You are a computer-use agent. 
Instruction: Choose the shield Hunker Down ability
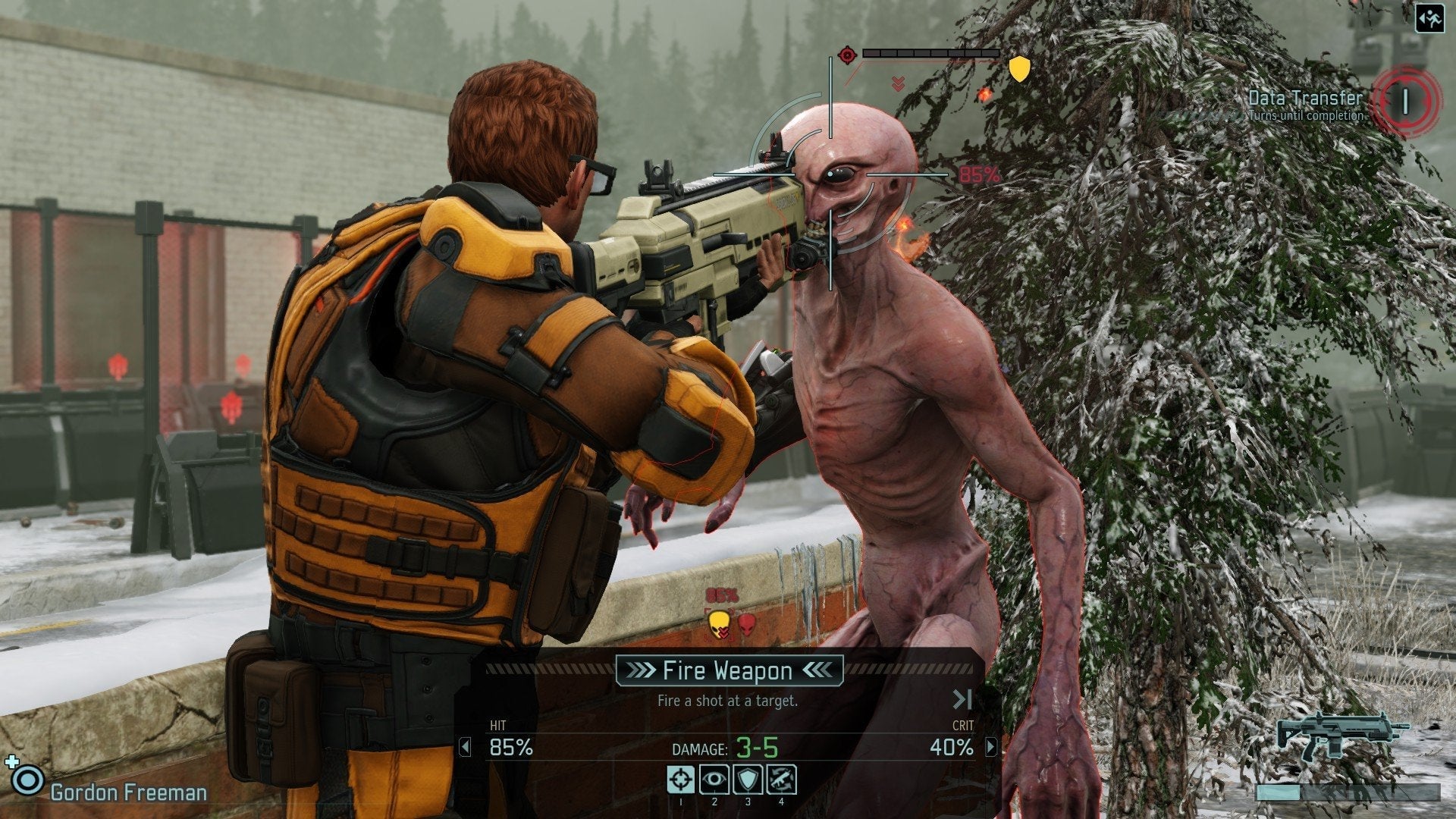(748, 779)
